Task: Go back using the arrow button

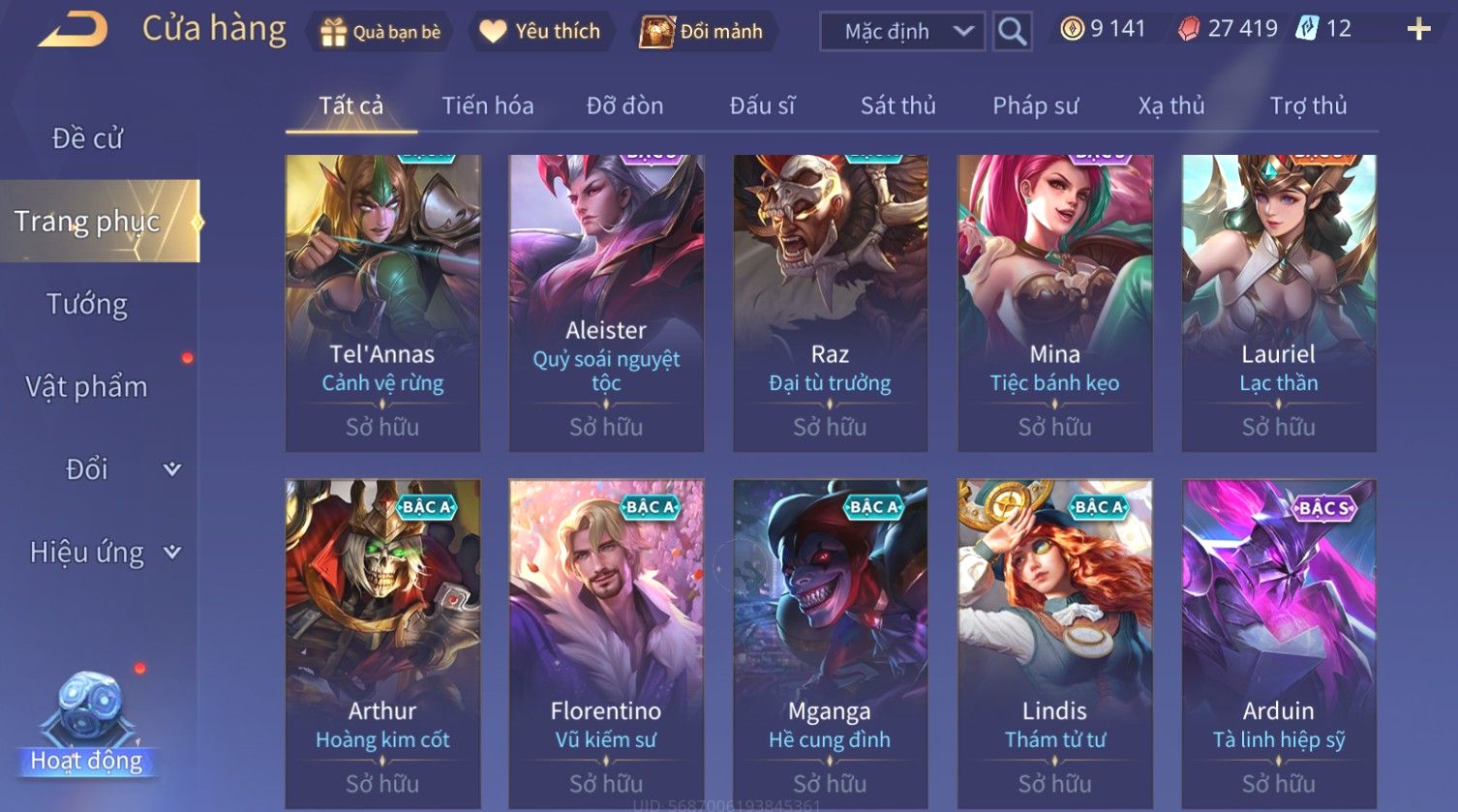Action: coord(74,30)
